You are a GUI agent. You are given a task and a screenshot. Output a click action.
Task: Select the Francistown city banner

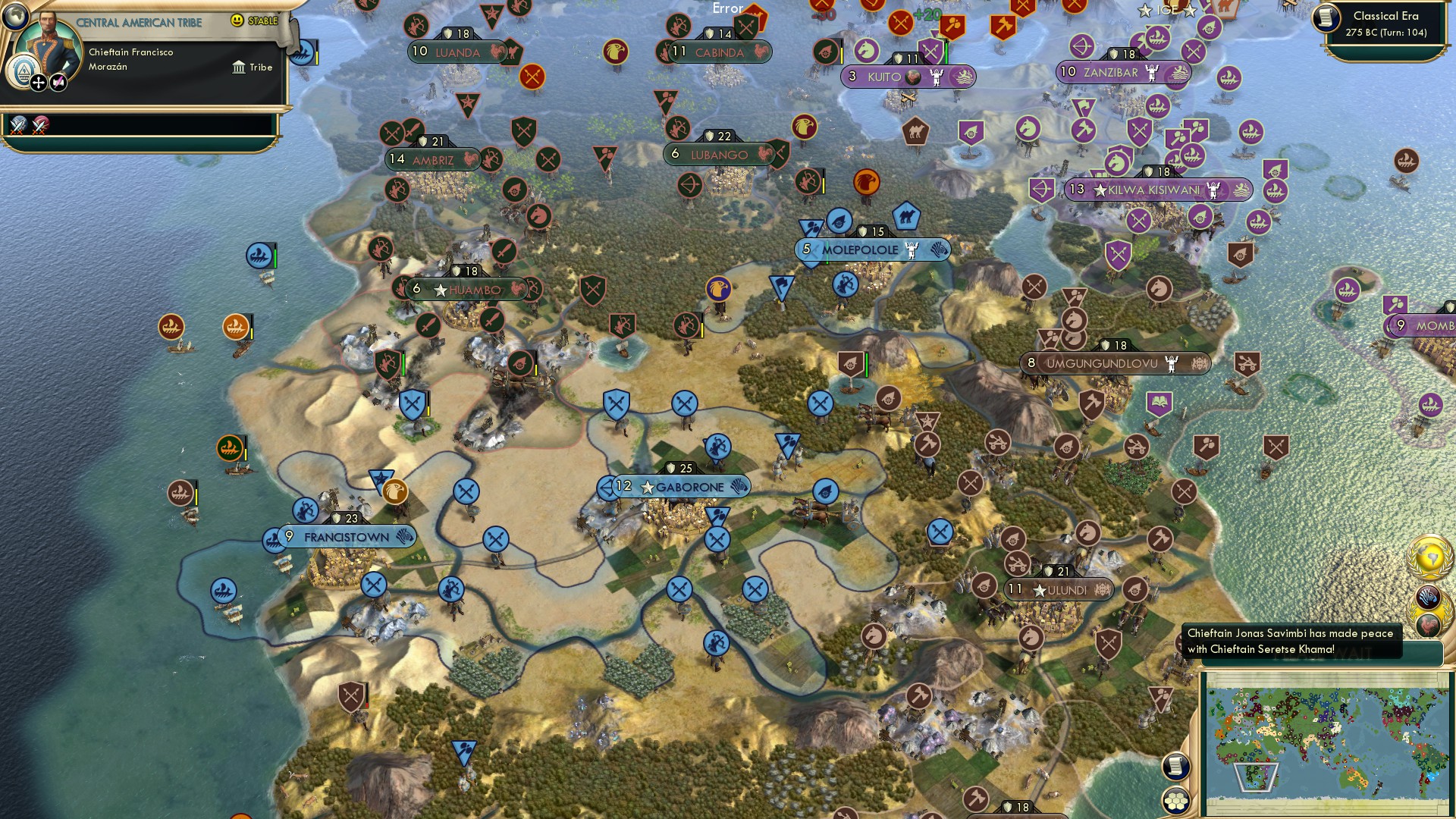coord(343,537)
